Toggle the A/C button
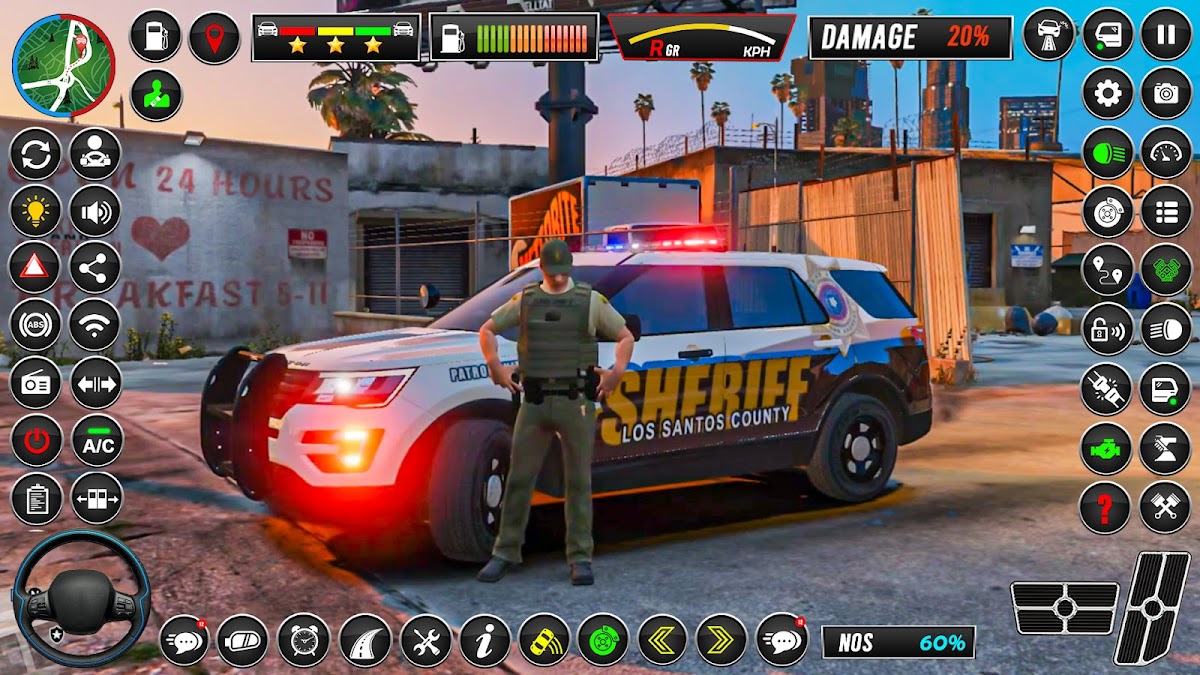 [97, 441]
